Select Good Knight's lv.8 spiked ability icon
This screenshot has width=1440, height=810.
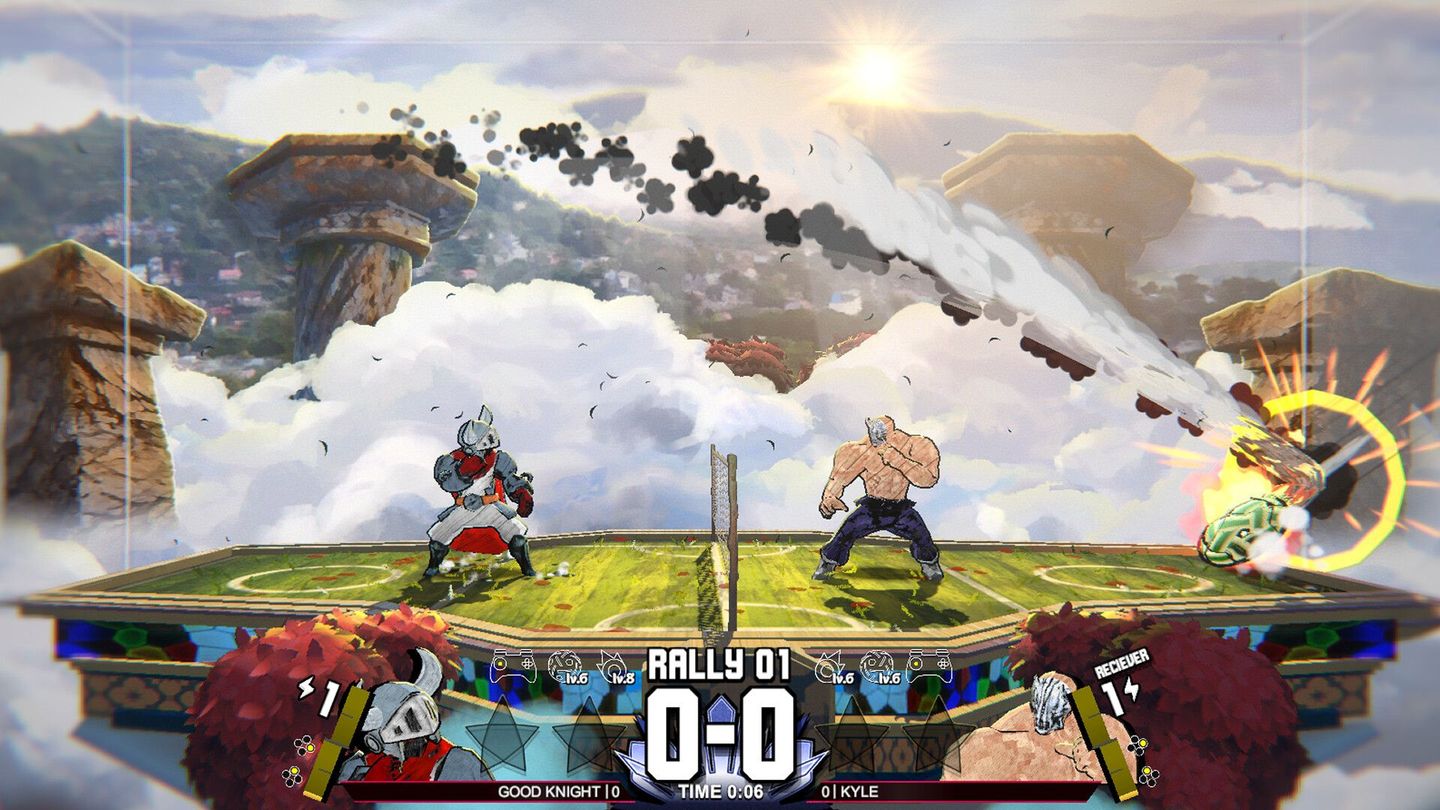[x=617, y=668]
